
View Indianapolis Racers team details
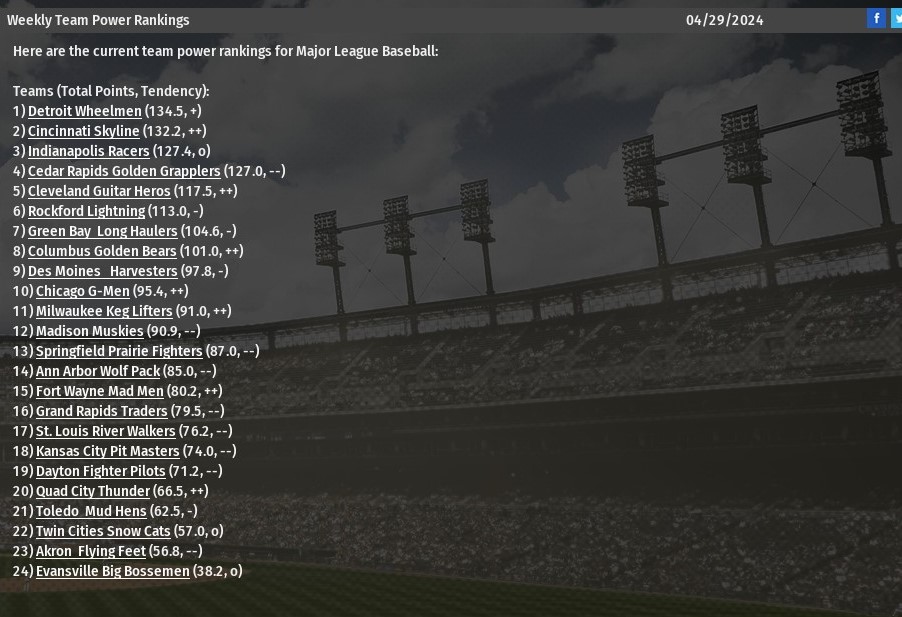pyautogui.click(x=88, y=151)
